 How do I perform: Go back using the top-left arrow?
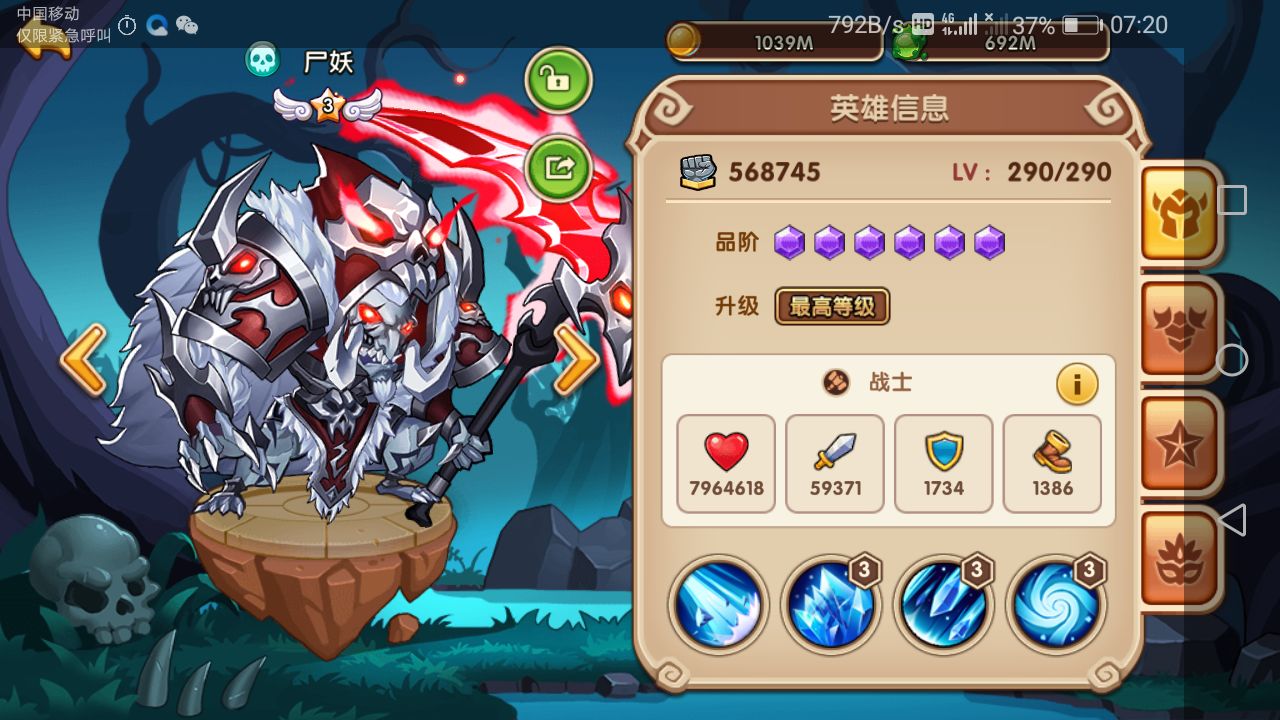click(45, 40)
